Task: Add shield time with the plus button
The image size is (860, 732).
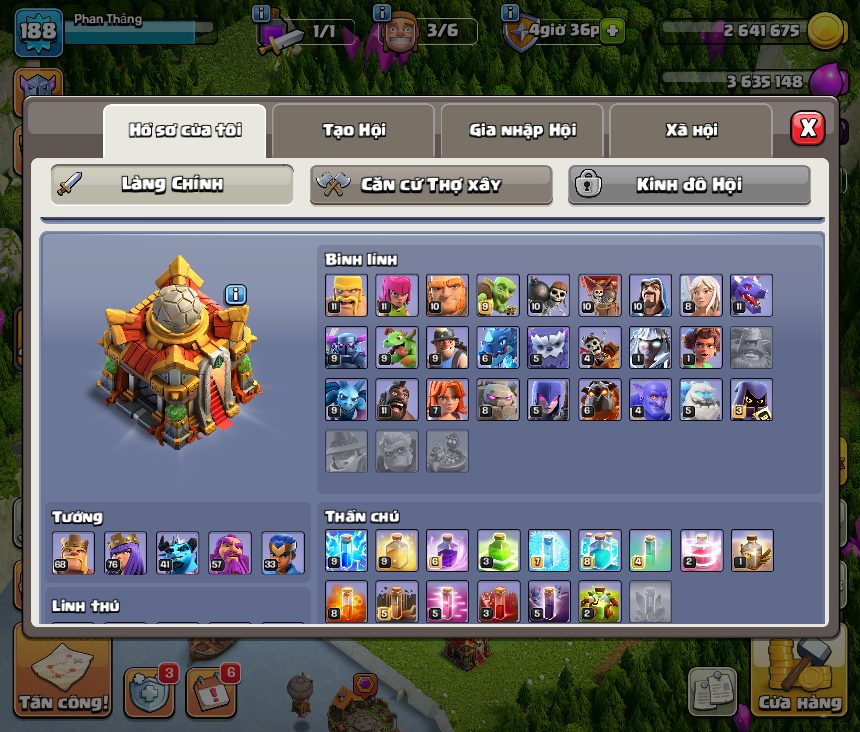Action: point(612,31)
